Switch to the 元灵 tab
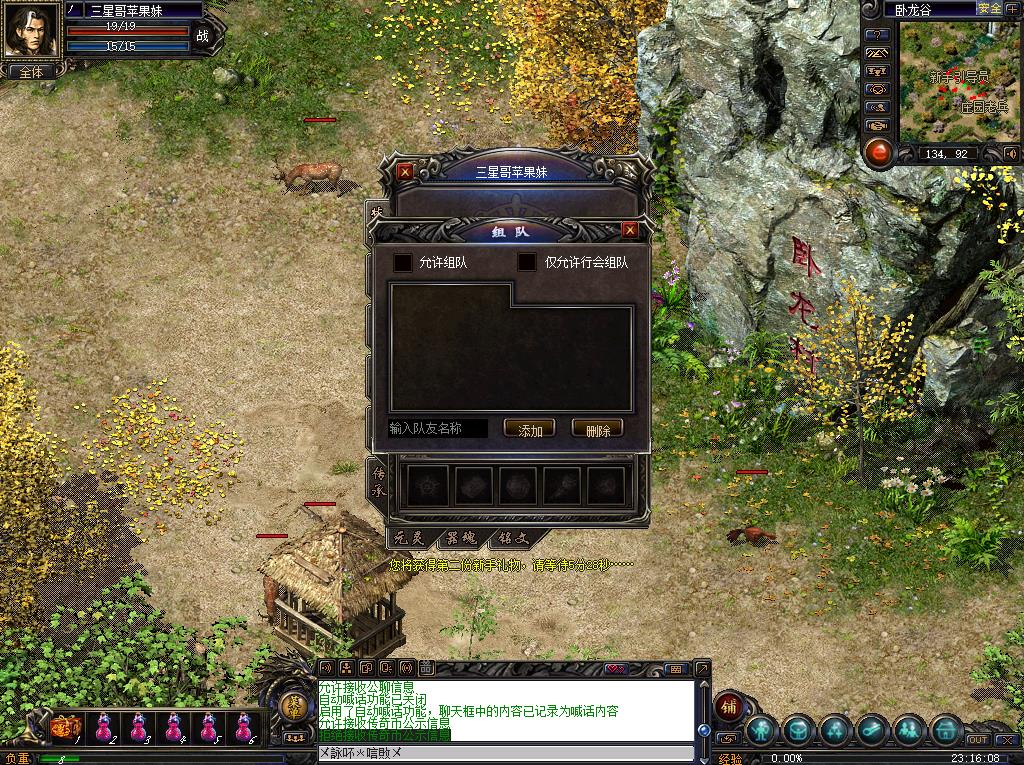Screen dimensions: 1024x765 click(411, 538)
